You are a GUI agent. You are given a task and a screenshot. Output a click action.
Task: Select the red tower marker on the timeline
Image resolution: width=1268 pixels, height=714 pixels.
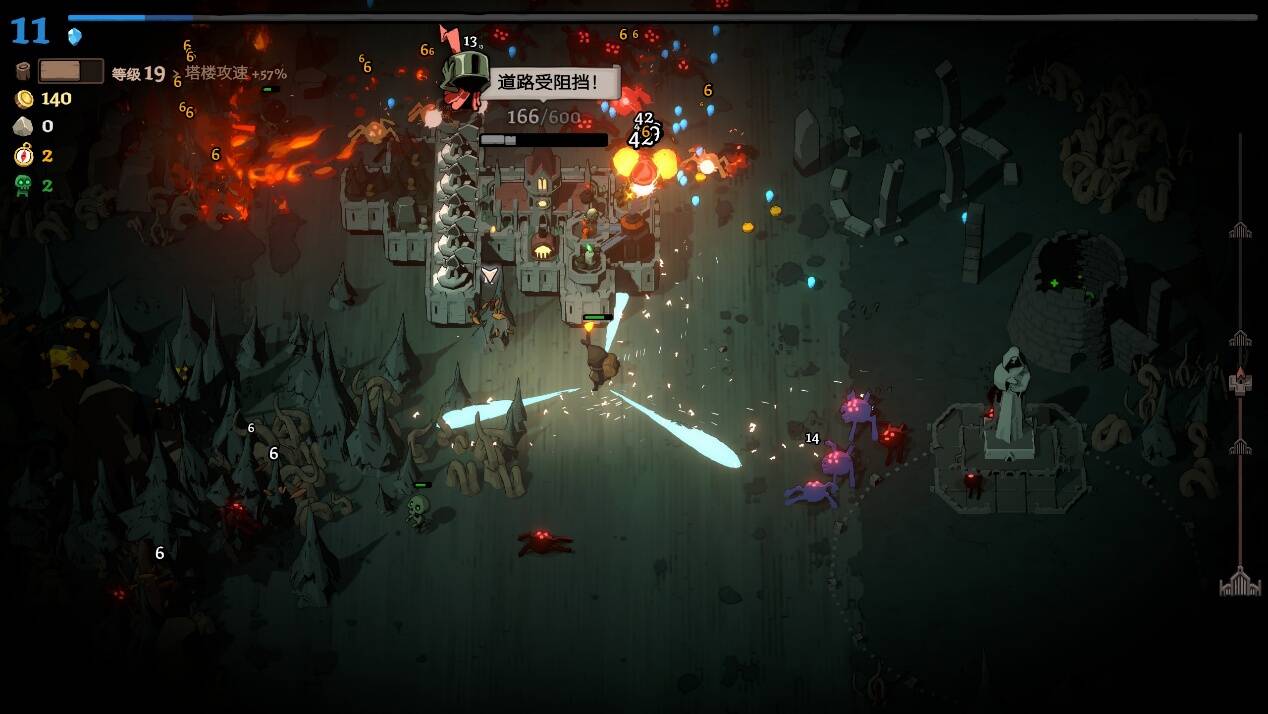(1240, 382)
